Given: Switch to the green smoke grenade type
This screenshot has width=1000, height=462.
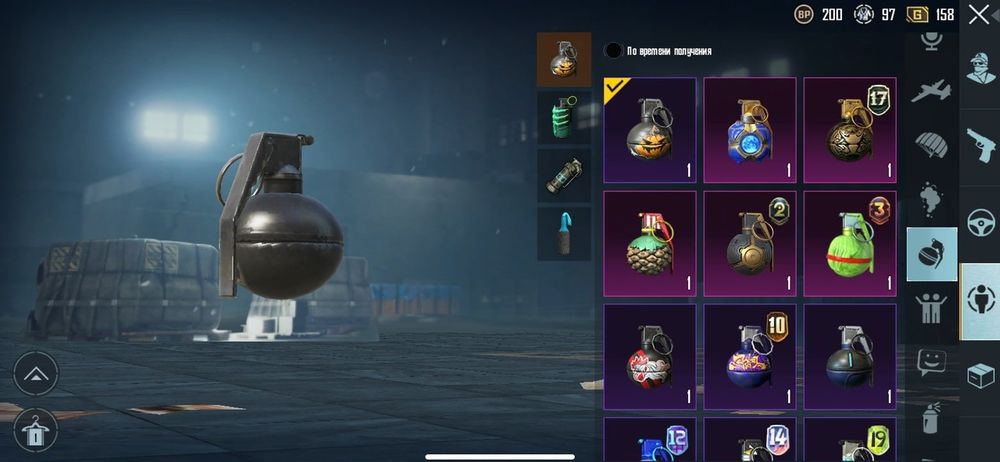Looking at the screenshot, I should [x=563, y=117].
